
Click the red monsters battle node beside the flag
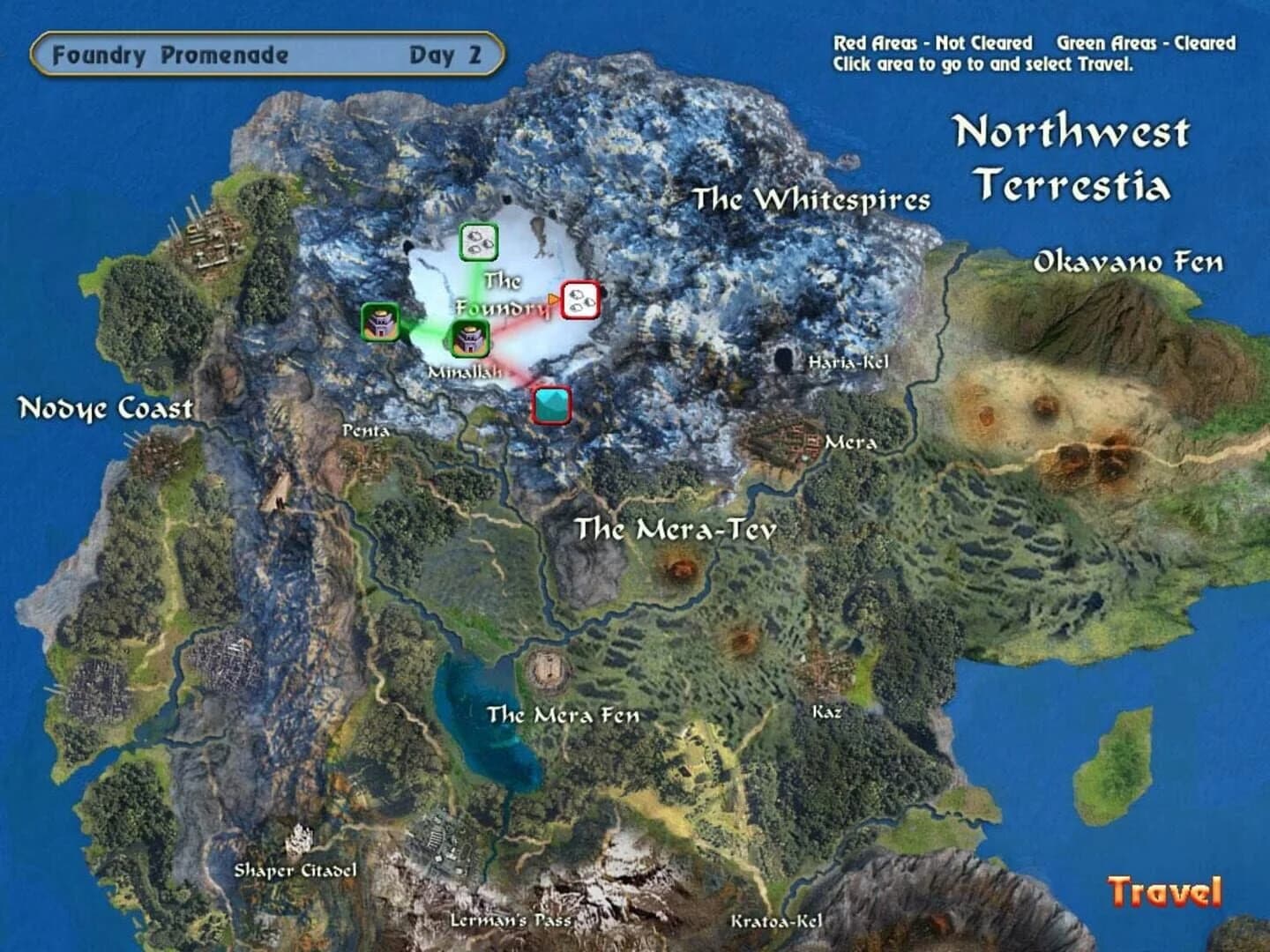click(579, 301)
